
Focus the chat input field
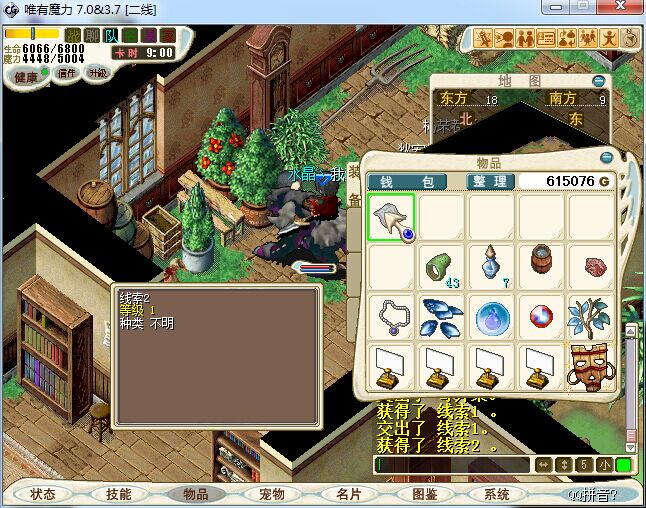(452, 465)
